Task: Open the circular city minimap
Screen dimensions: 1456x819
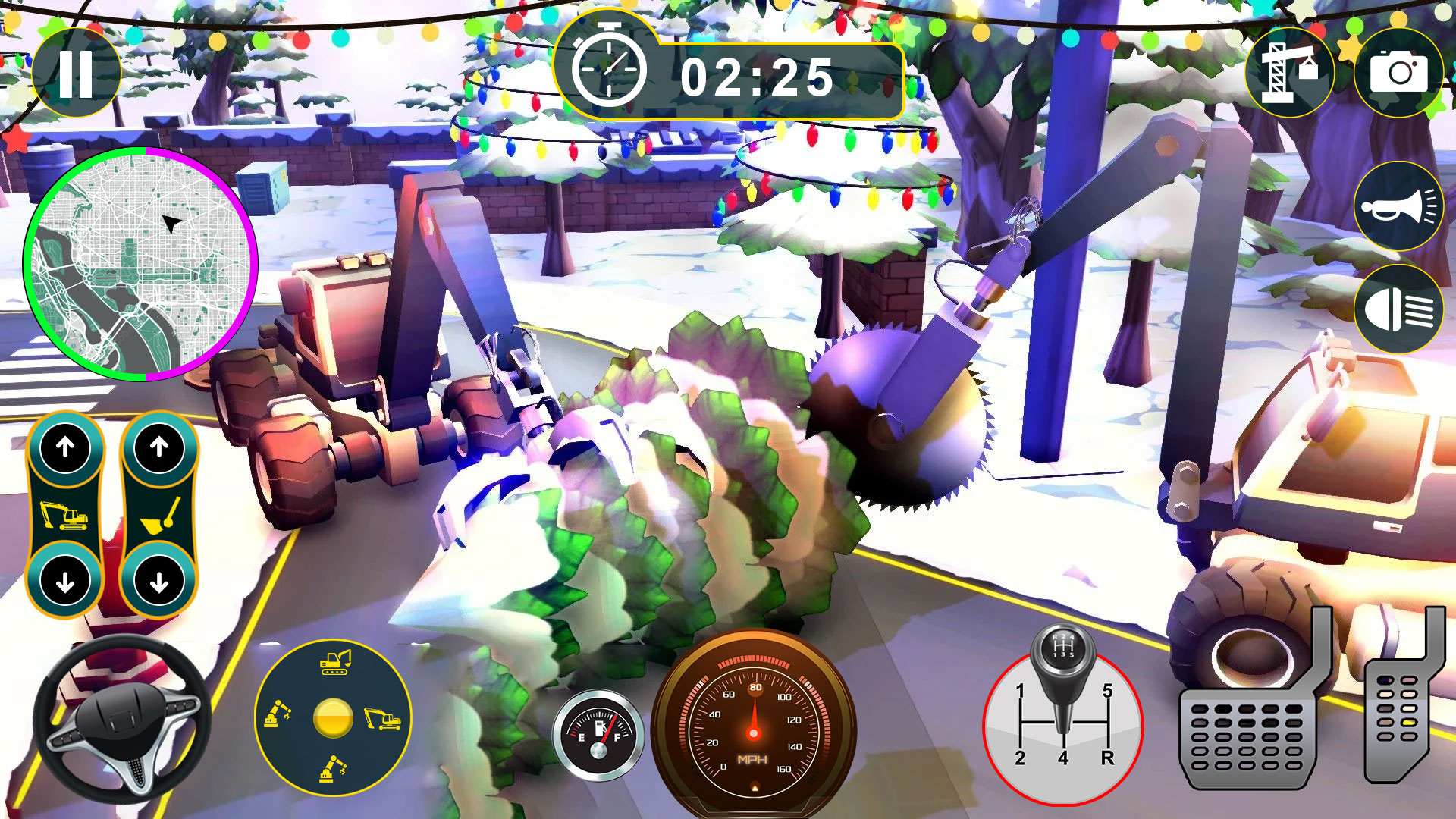Action: click(141, 264)
